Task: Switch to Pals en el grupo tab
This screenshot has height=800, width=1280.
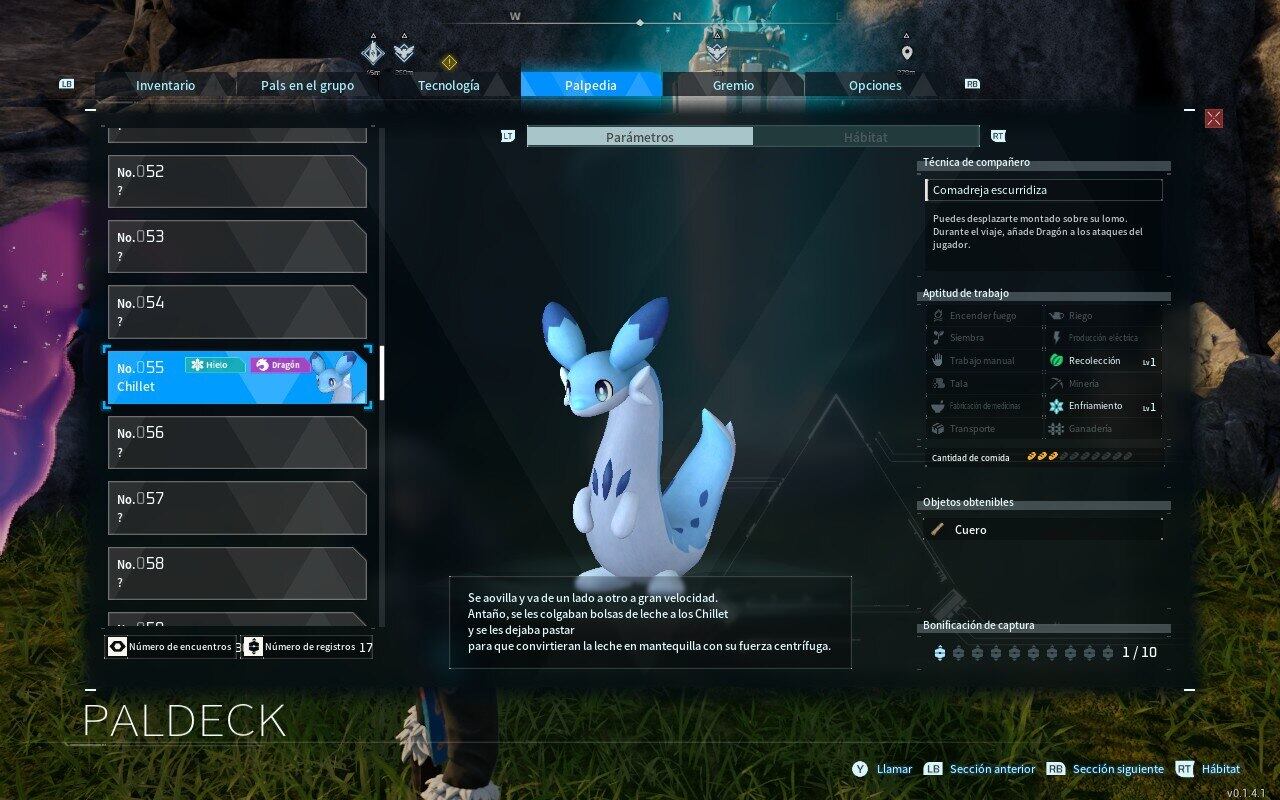Action: pos(307,85)
